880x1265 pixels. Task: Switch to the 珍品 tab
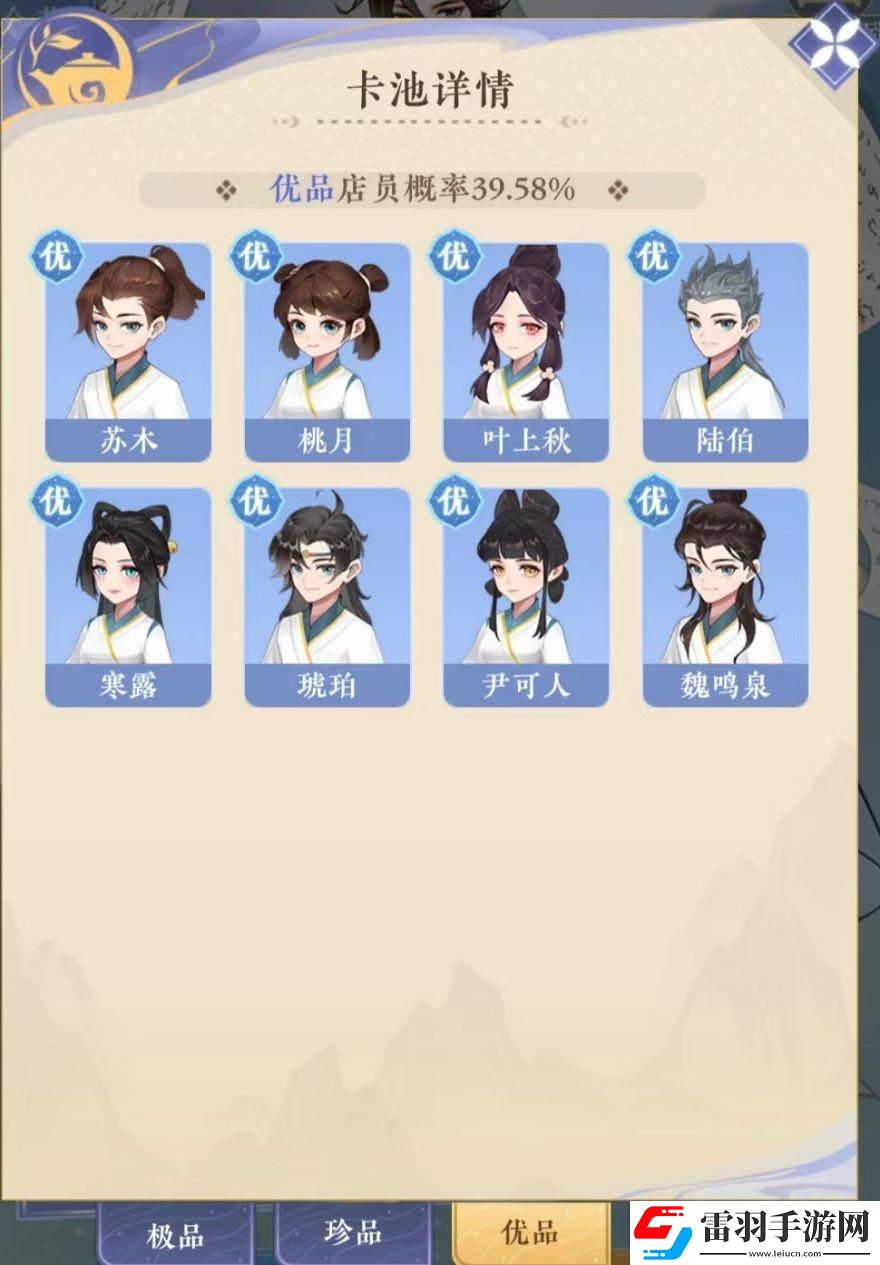point(353,1233)
